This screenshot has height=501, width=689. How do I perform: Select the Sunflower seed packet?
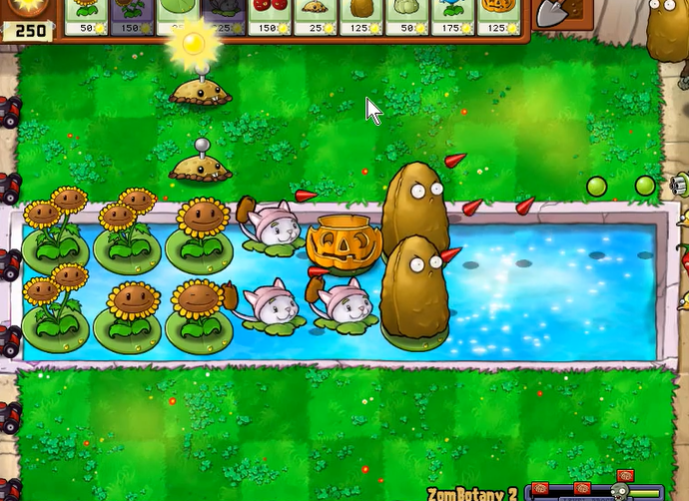[87, 16]
